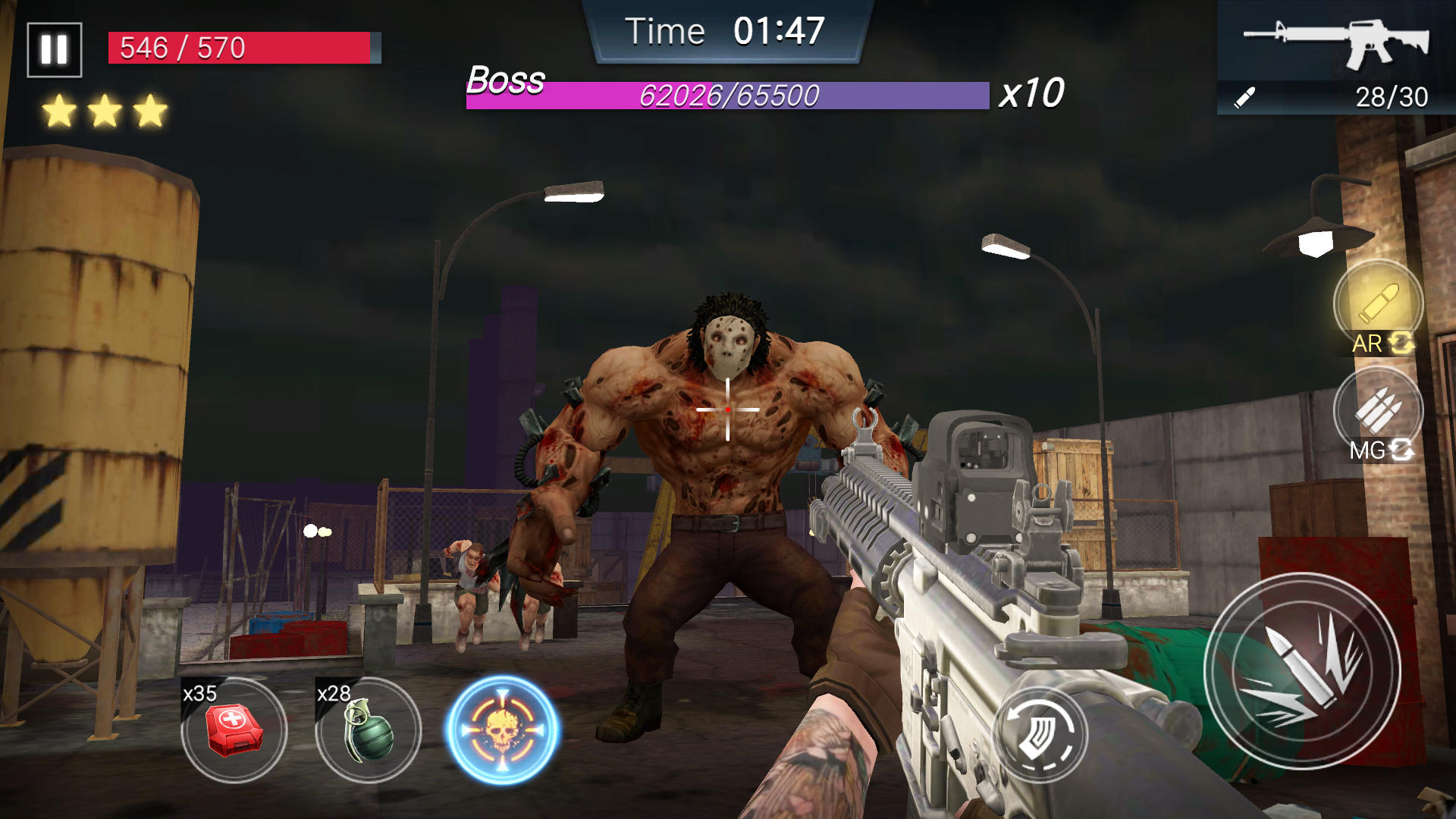1456x819 pixels.
Task: Activate the skull skill ability
Action: tap(501, 730)
